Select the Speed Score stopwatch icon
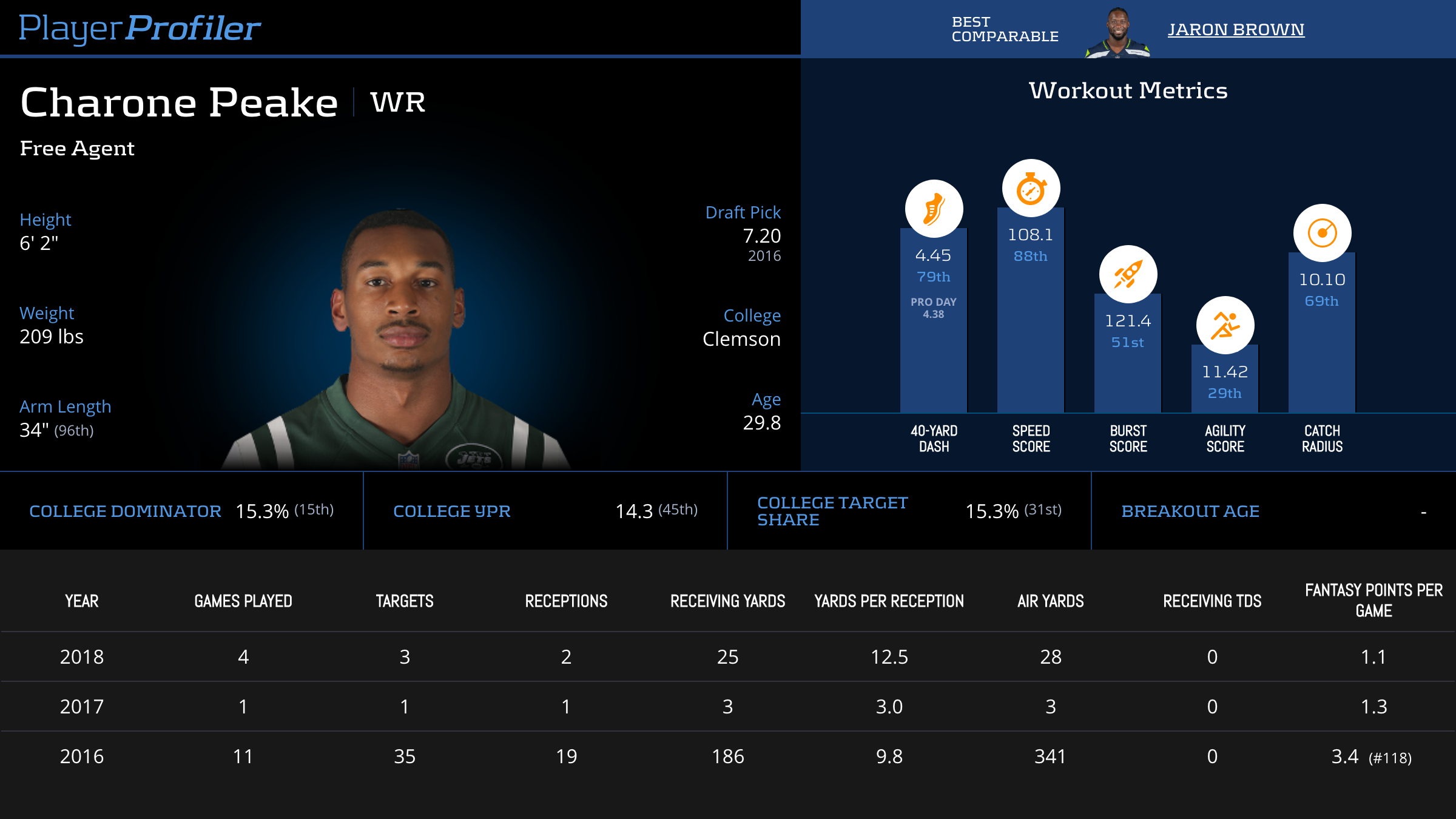This screenshot has width=1456, height=819. point(1031,188)
